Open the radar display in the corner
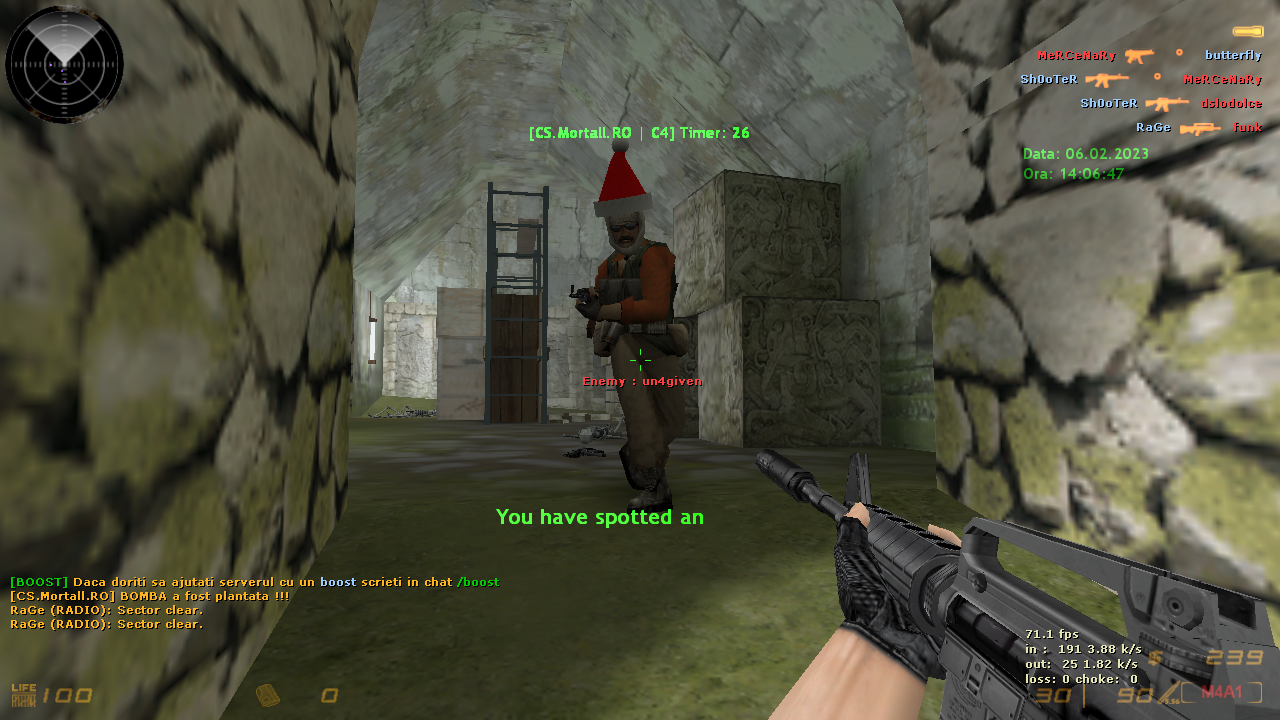 [x=64, y=64]
